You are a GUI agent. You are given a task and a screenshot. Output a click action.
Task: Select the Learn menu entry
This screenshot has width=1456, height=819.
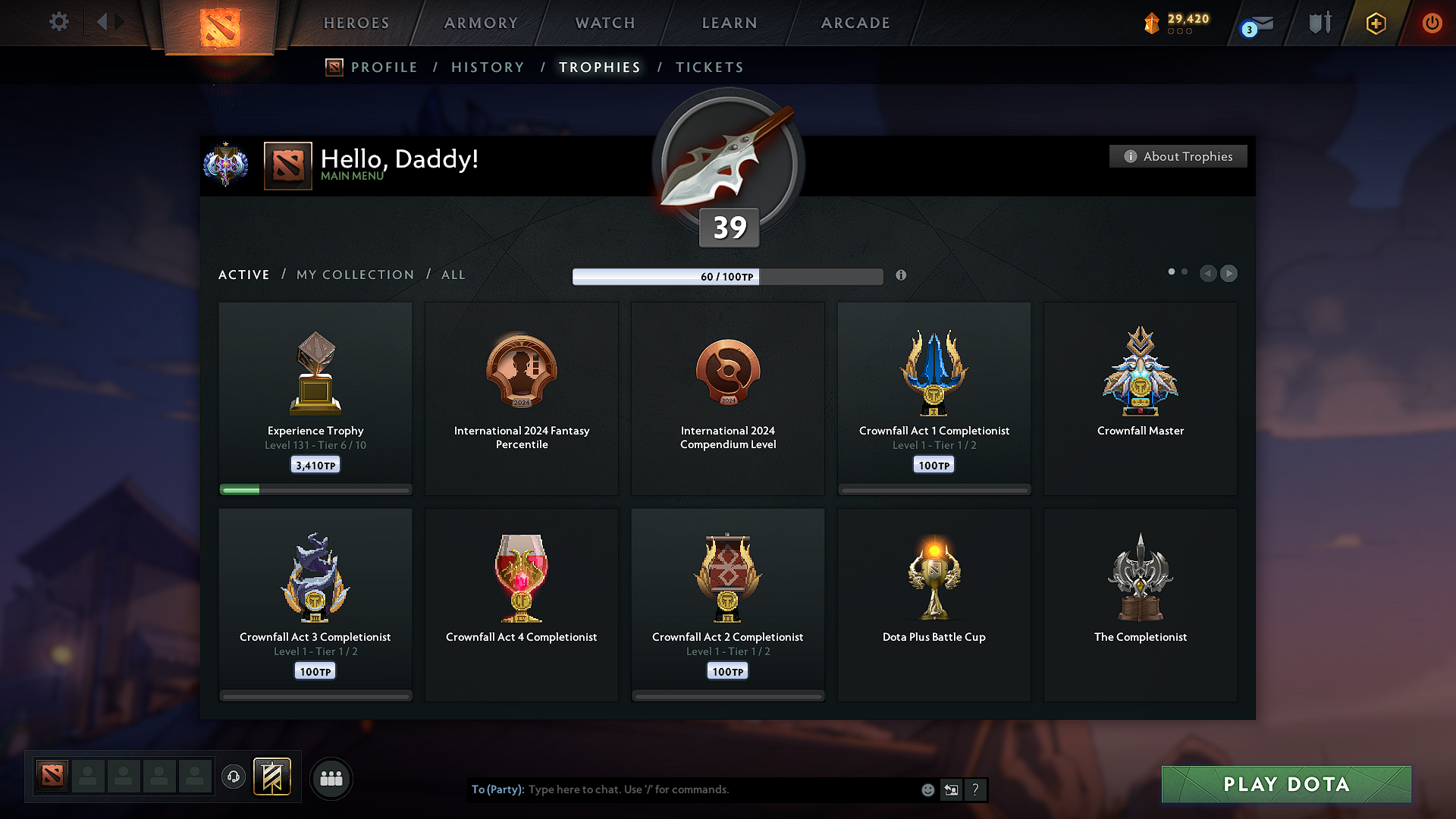coord(730,23)
